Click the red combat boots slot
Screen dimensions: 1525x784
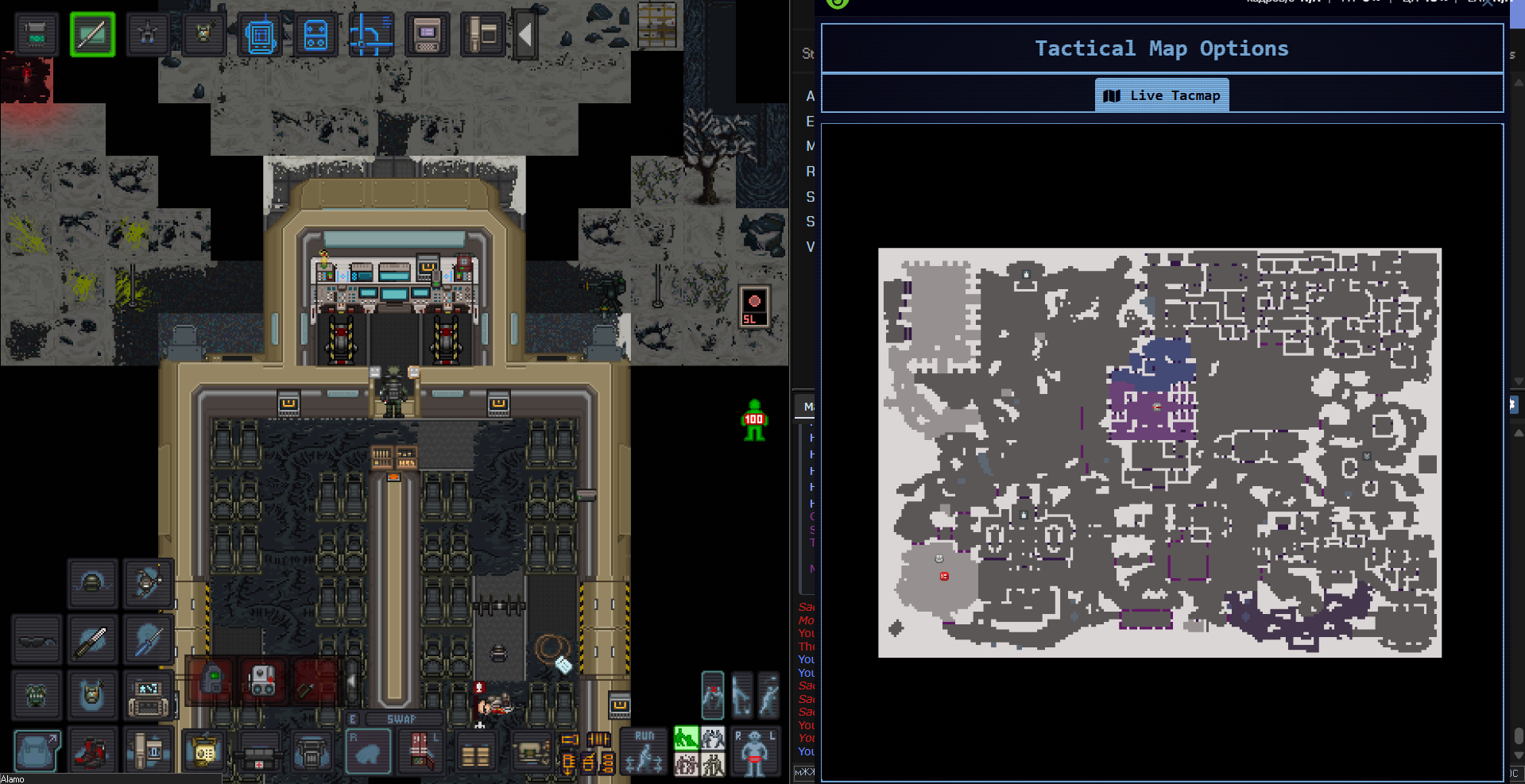point(92,751)
